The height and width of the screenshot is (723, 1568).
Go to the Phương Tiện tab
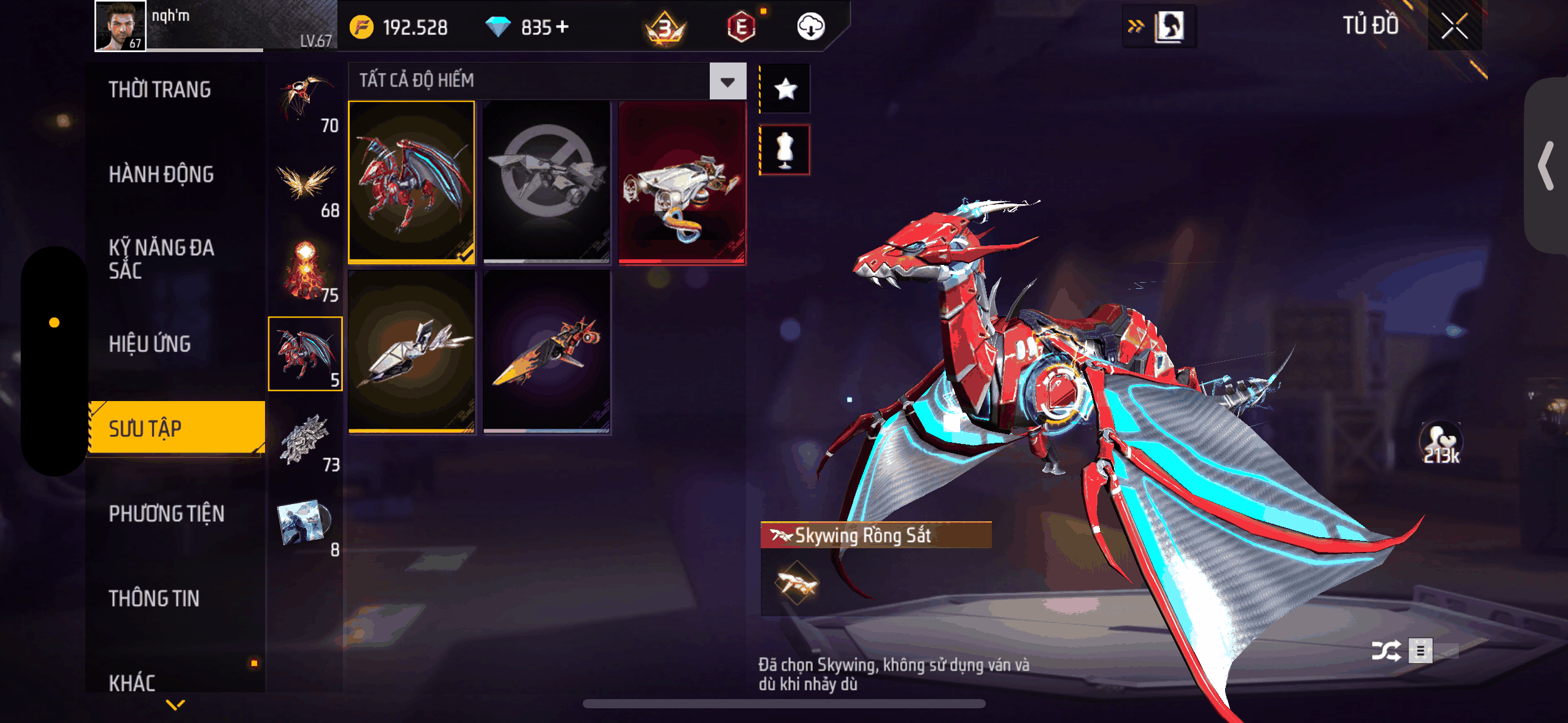coord(166,513)
